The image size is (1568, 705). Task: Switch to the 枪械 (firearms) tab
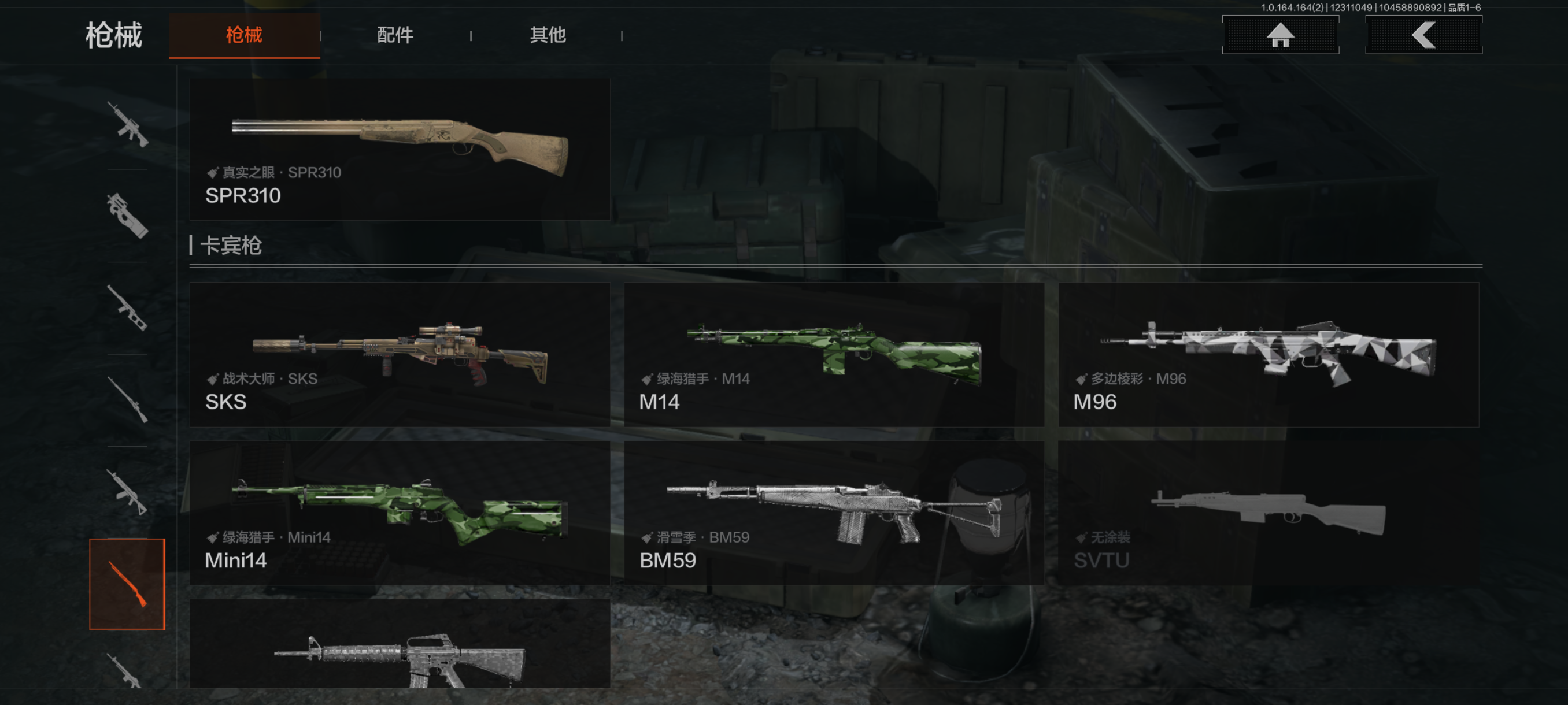point(244,35)
